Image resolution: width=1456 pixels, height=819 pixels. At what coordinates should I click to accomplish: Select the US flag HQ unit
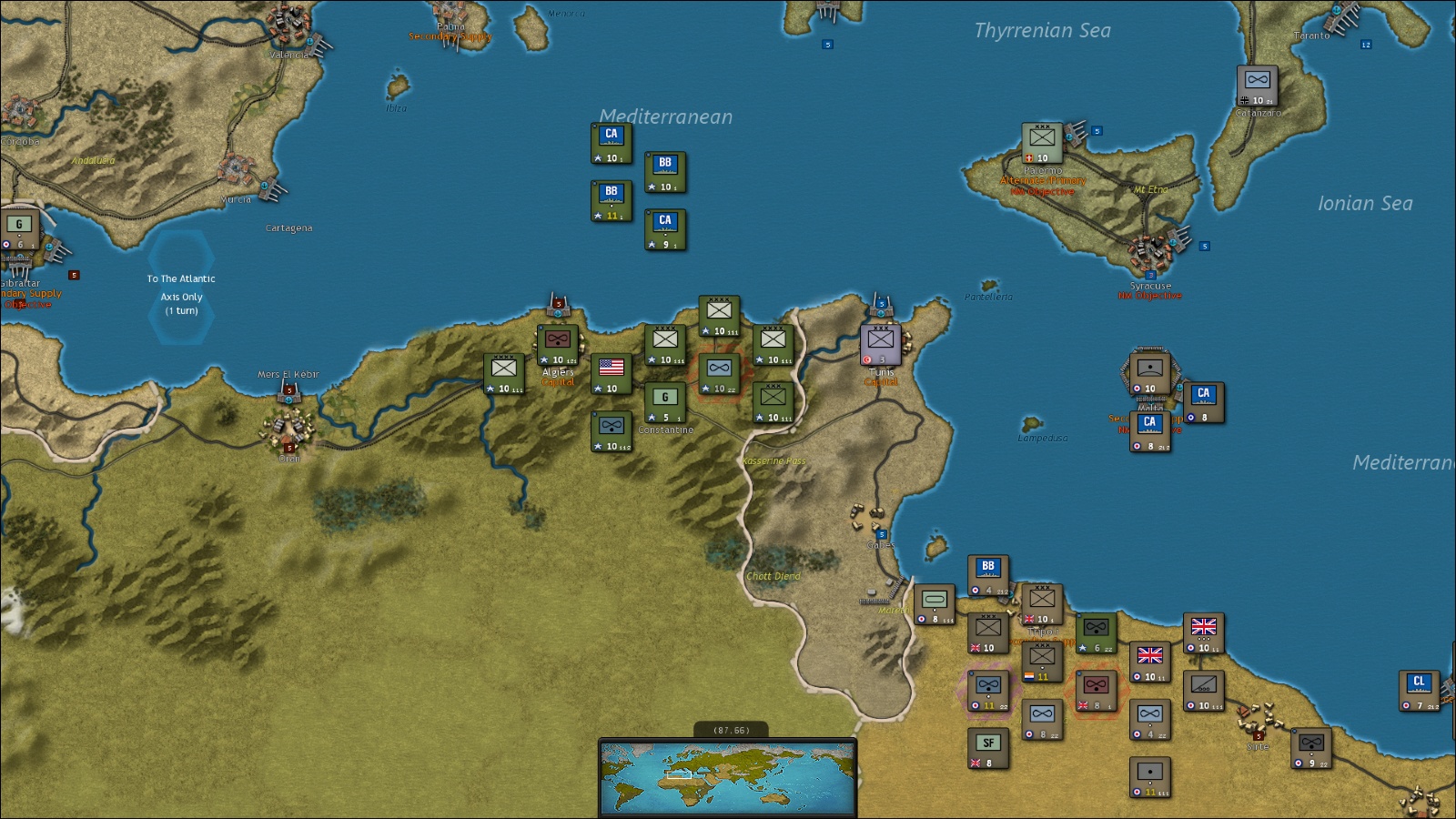[612, 373]
